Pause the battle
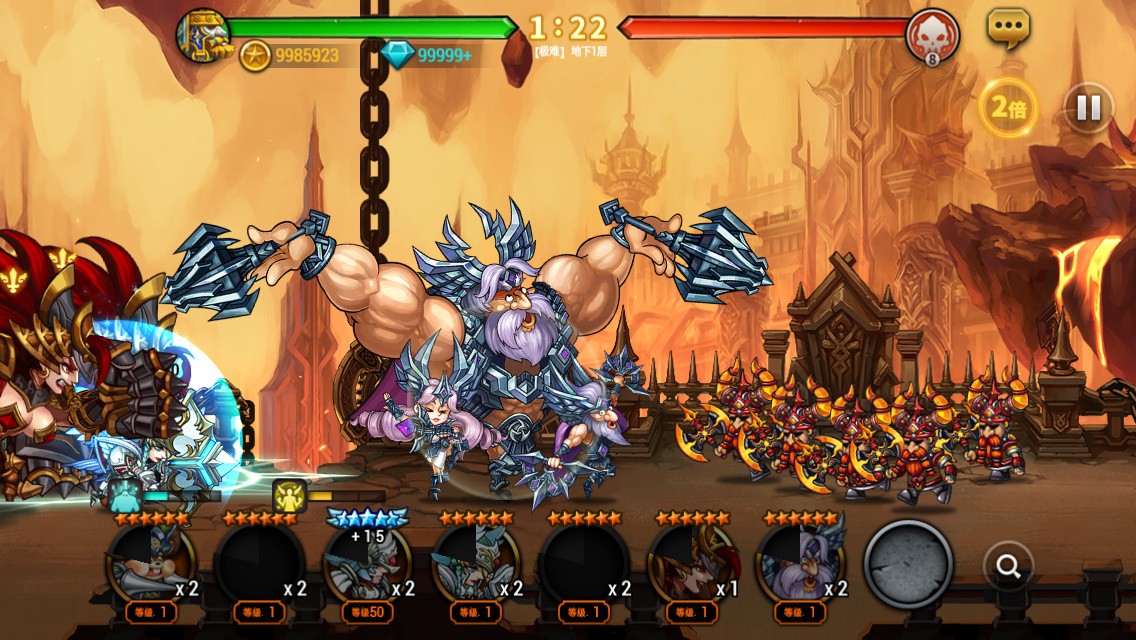This screenshot has width=1136, height=640. 1088,107
